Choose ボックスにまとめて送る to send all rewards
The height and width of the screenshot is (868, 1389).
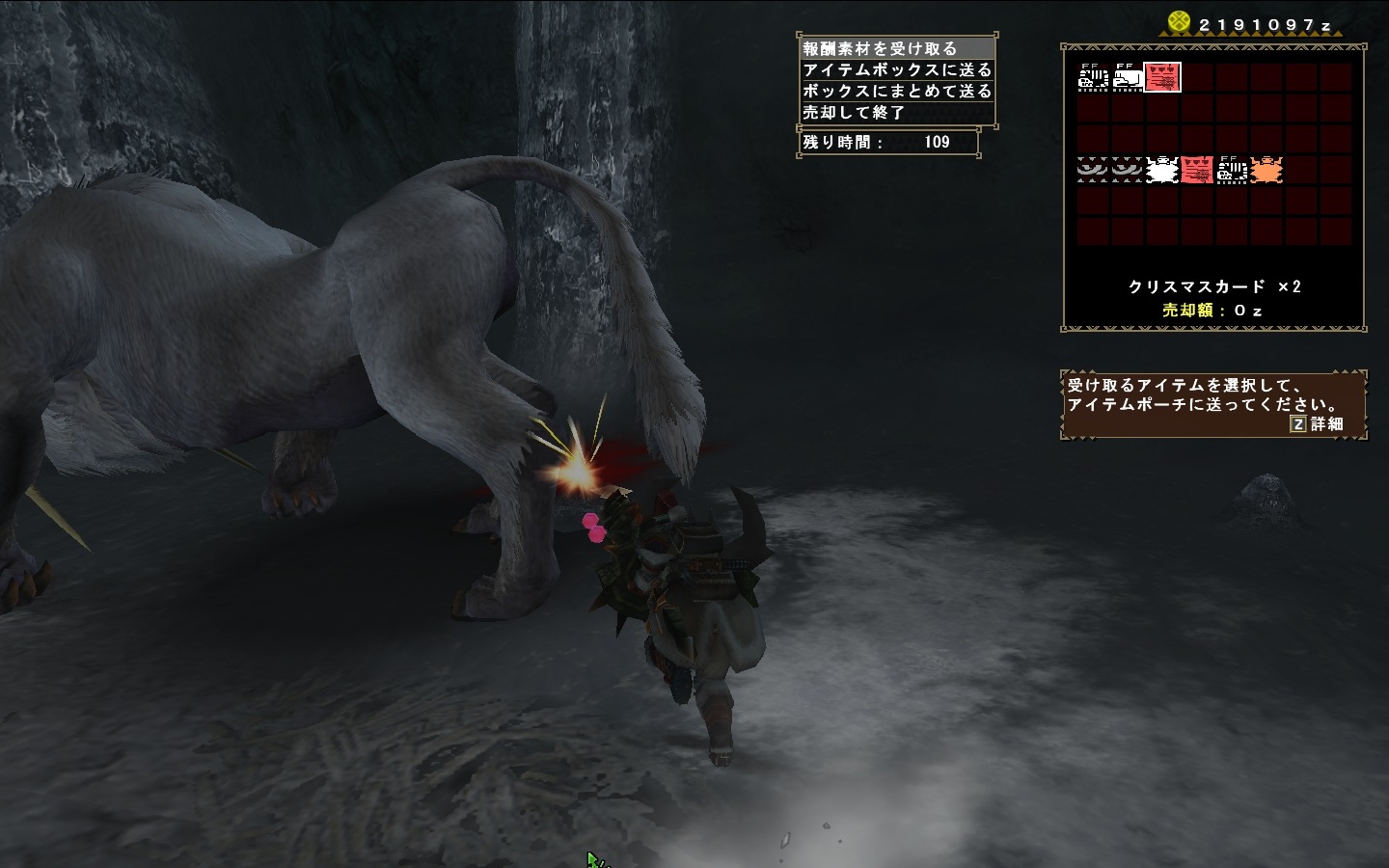point(896,91)
